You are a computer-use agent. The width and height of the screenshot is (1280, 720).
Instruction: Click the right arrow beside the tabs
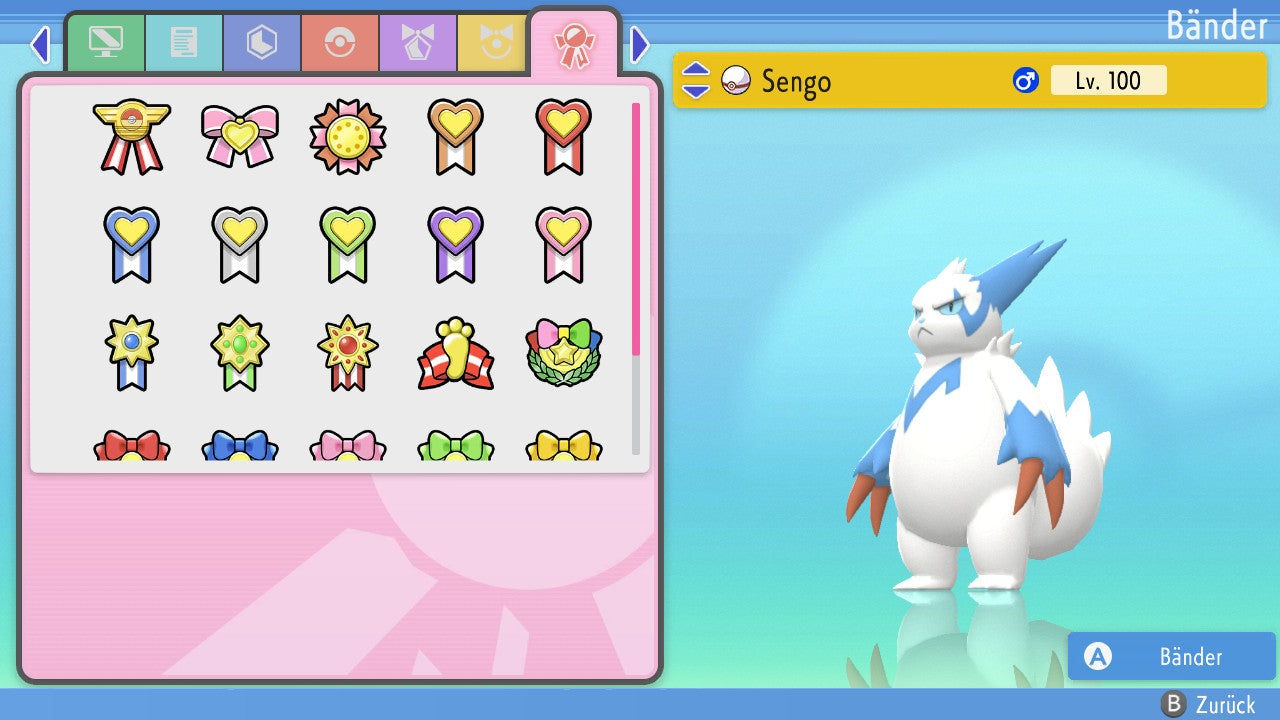click(x=640, y=44)
